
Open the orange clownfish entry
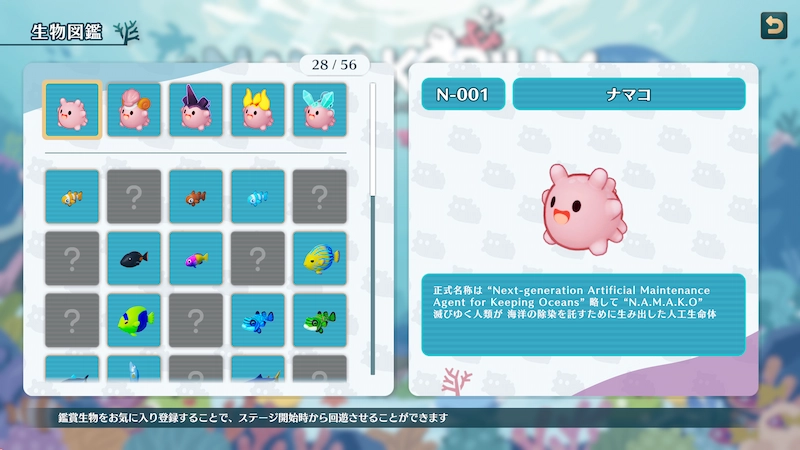pos(72,196)
